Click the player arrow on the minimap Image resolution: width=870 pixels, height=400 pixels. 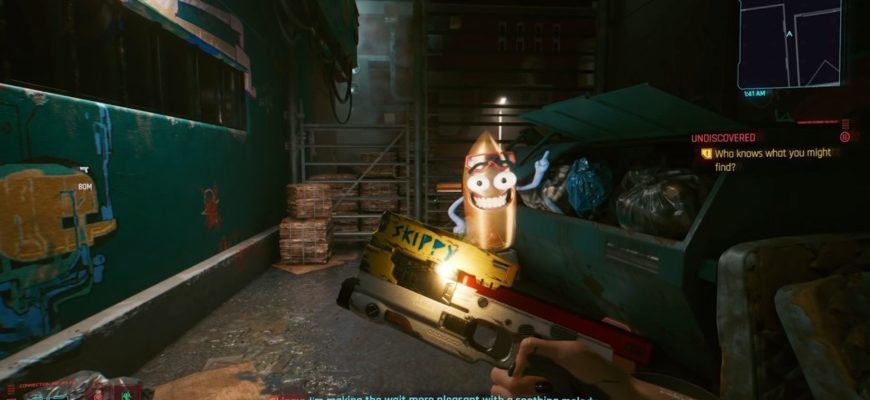(x=789, y=33)
